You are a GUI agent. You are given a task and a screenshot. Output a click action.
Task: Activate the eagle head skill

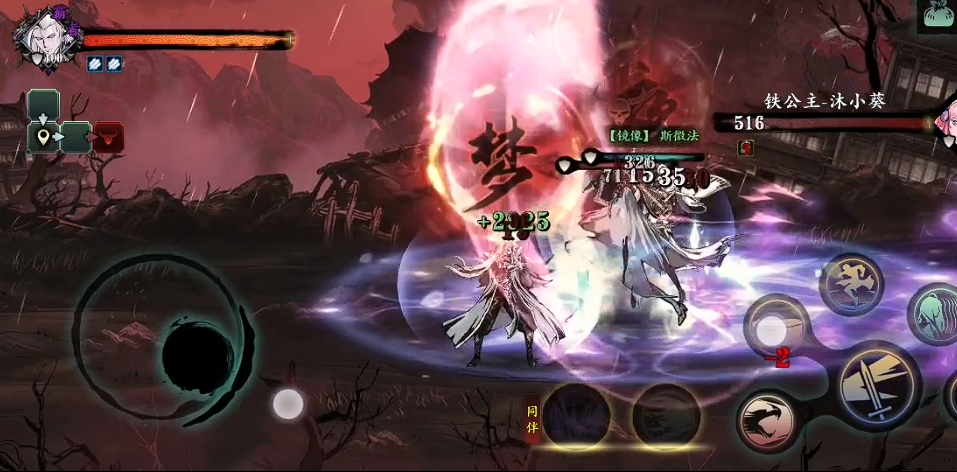pos(767,422)
